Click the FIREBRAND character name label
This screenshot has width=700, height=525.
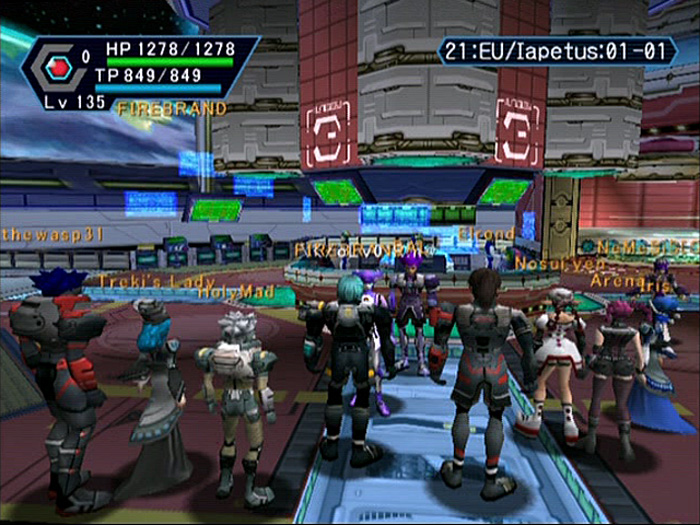point(172,109)
